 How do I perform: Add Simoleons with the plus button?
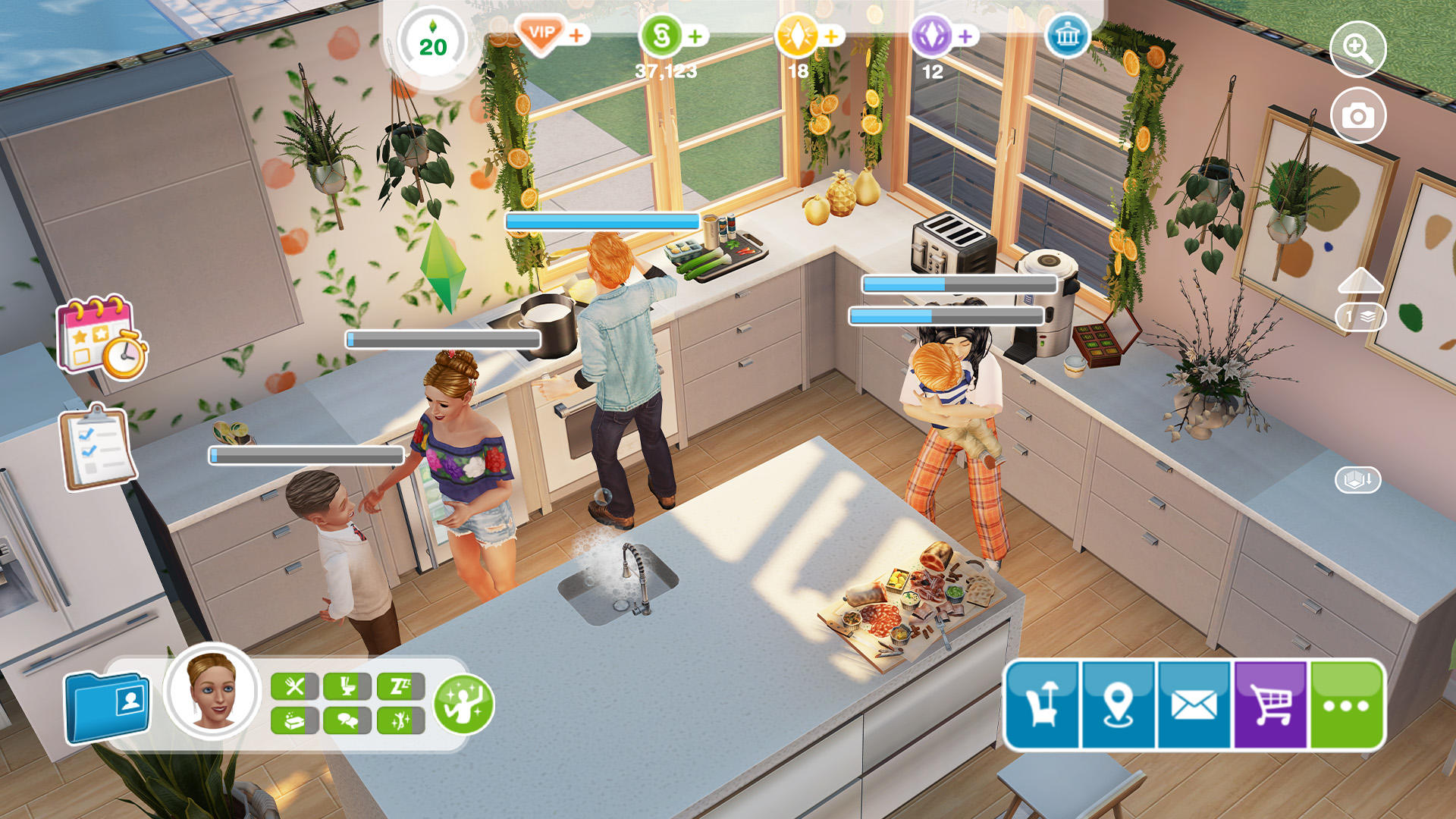695,36
